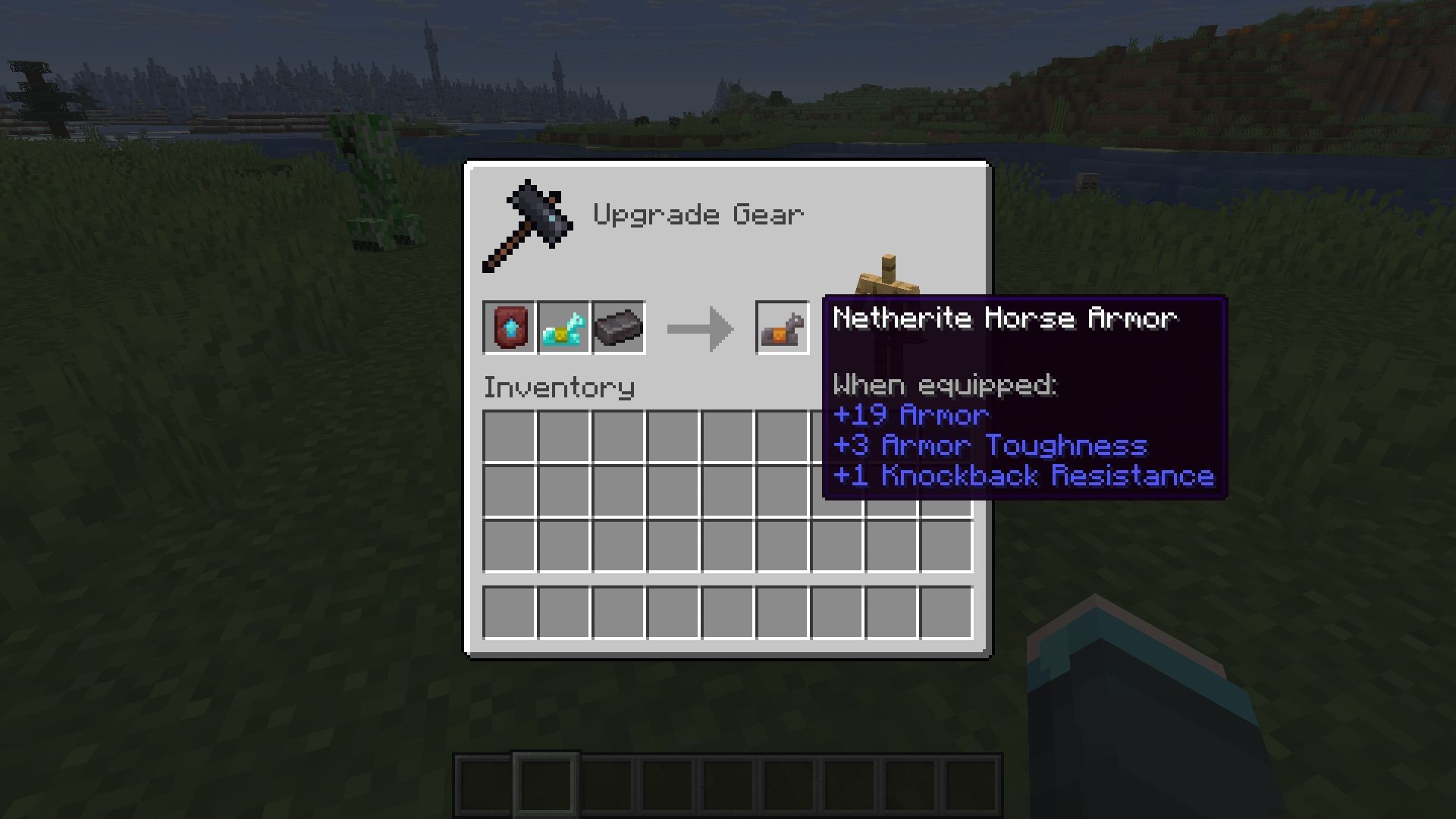Viewport: 1456px width, 819px height.
Task: Select the first empty inventory slot
Action: click(x=509, y=436)
